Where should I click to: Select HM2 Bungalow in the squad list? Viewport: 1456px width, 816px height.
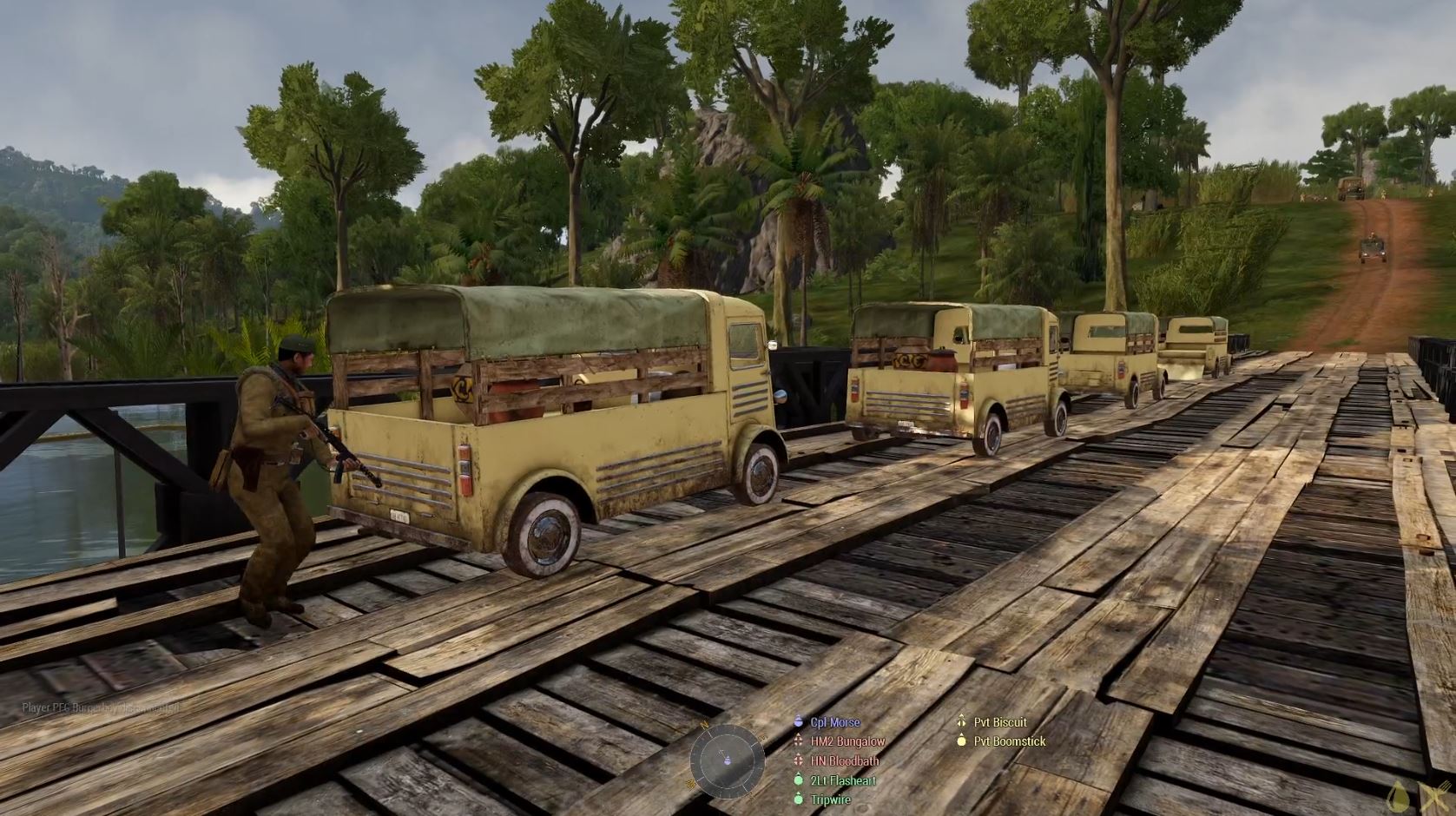coord(847,741)
